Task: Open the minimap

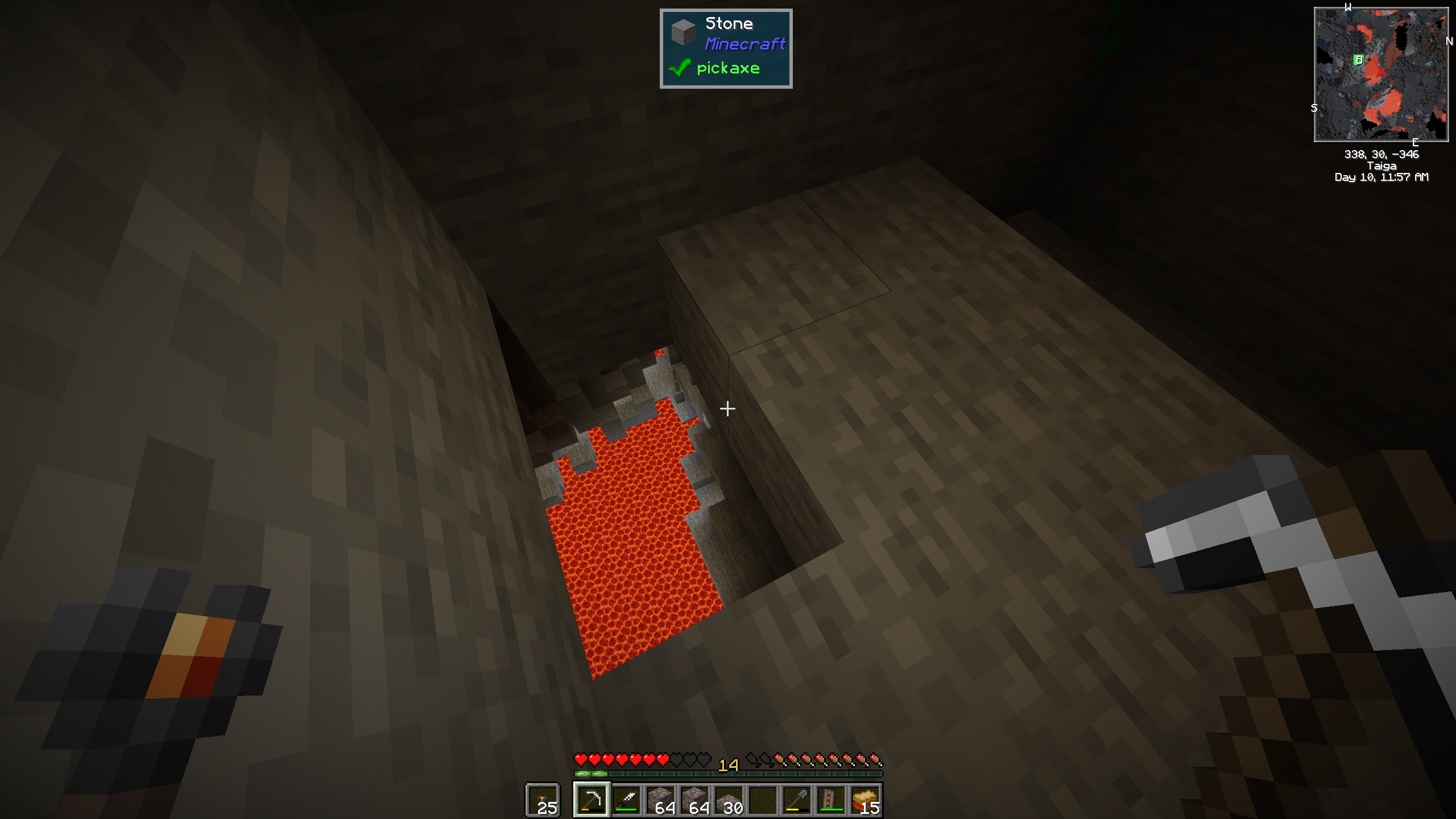Action: [1381, 74]
